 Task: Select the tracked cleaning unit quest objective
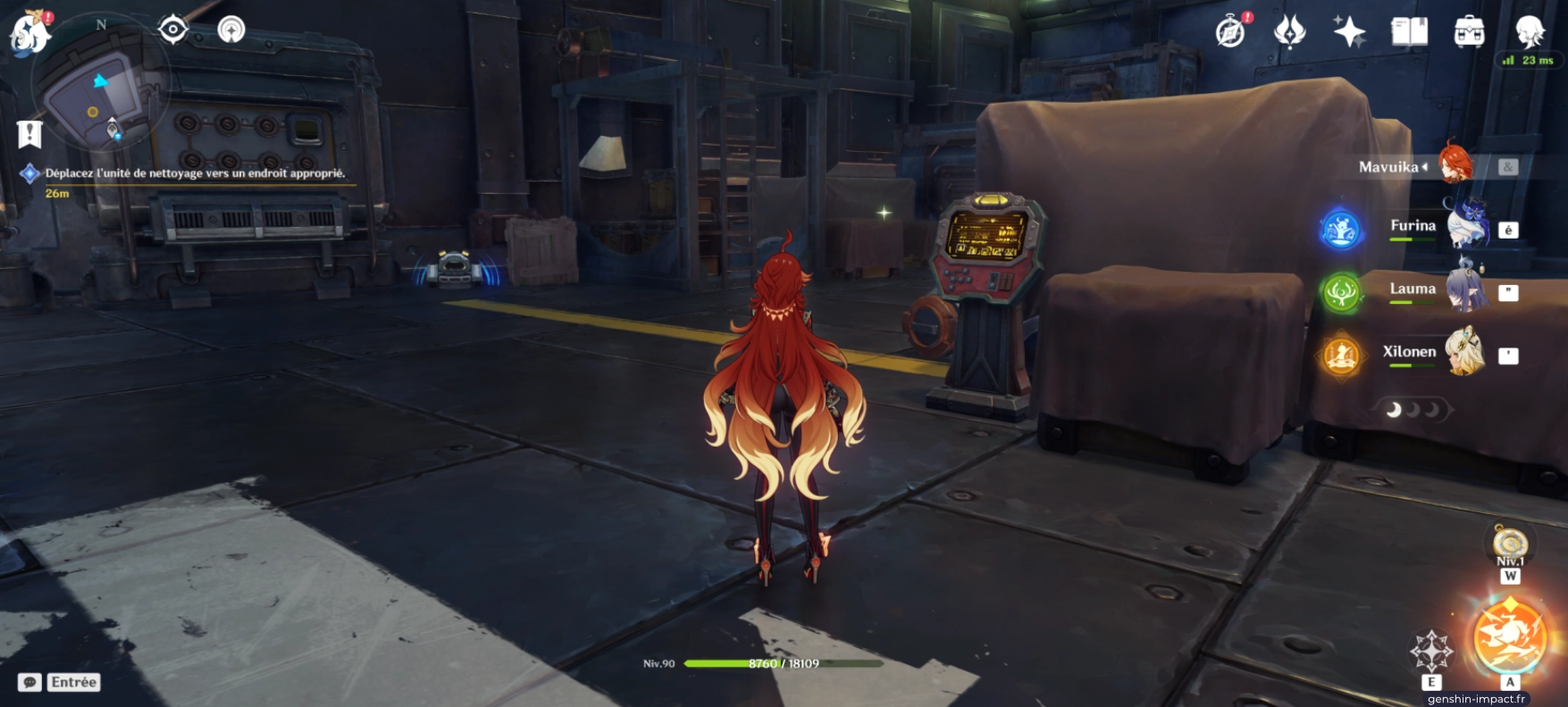click(194, 173)
